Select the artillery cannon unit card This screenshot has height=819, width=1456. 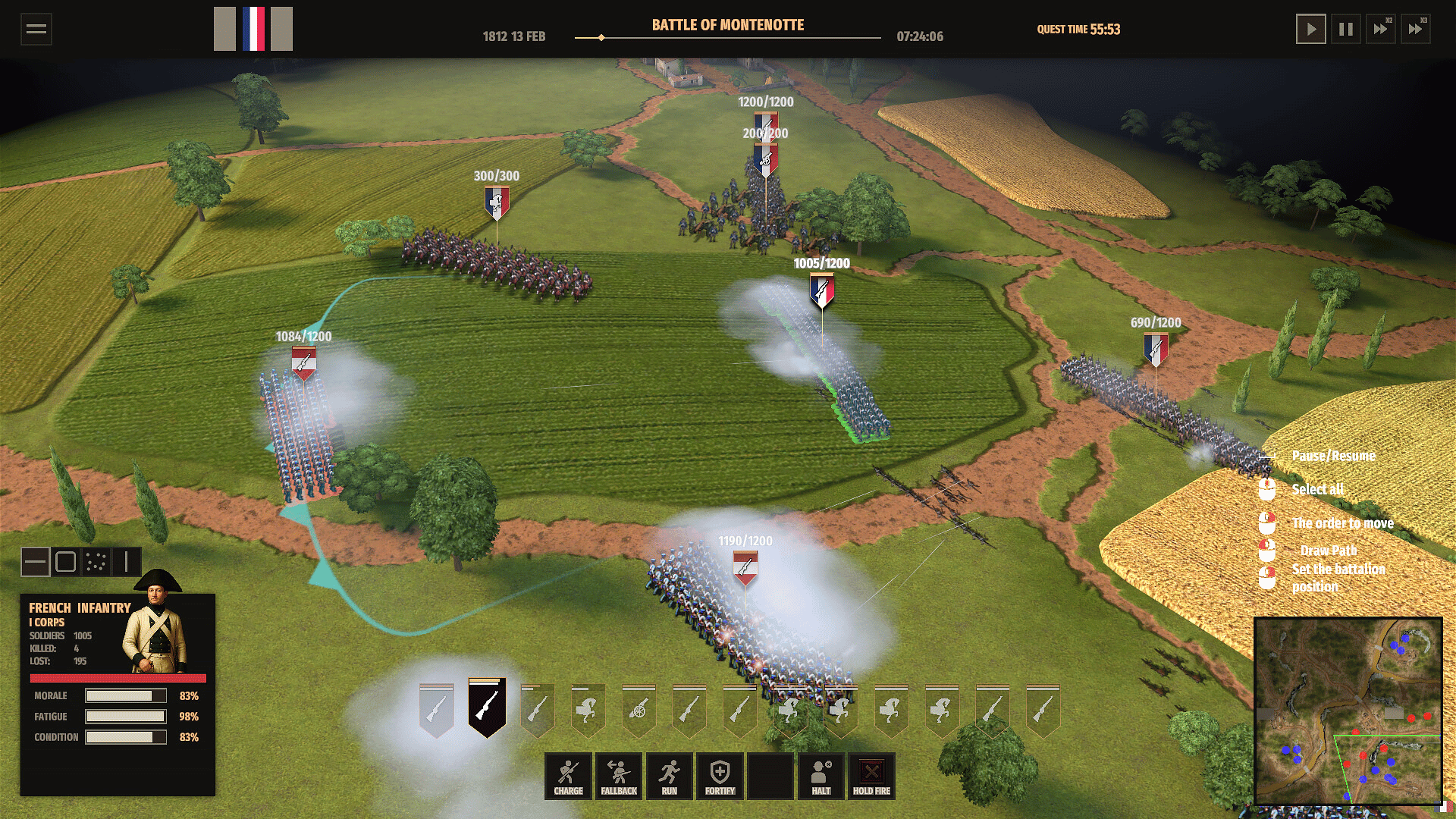click(639, 711)
